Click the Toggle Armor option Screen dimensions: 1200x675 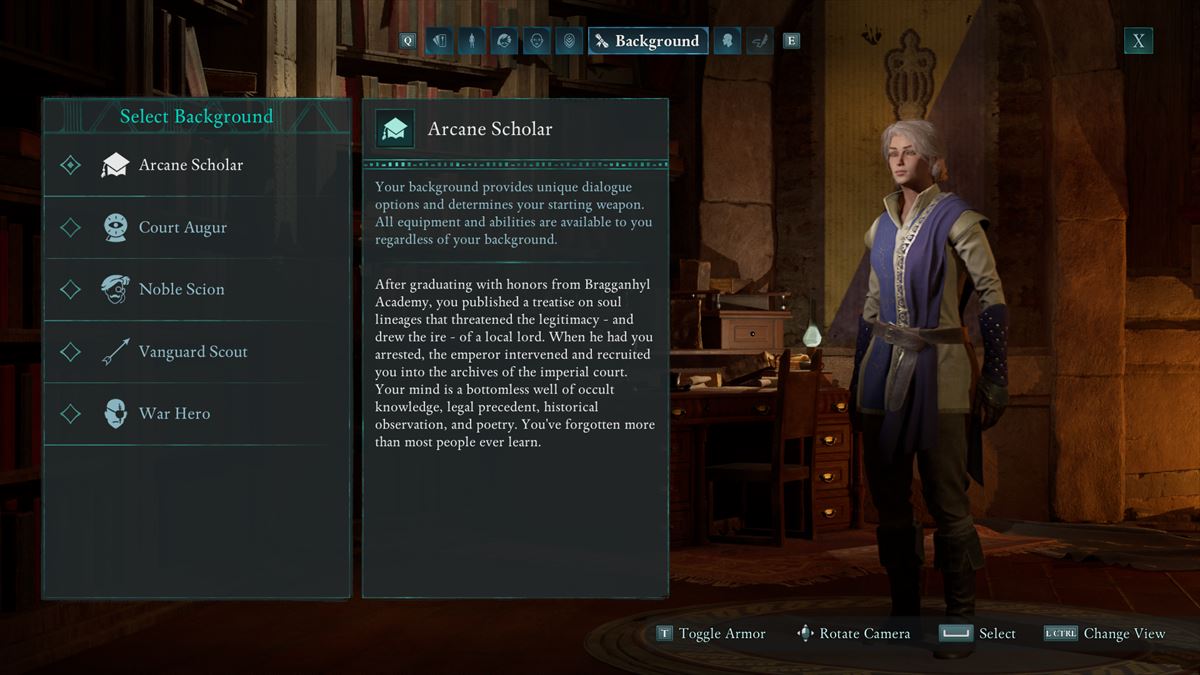point(711,633)
